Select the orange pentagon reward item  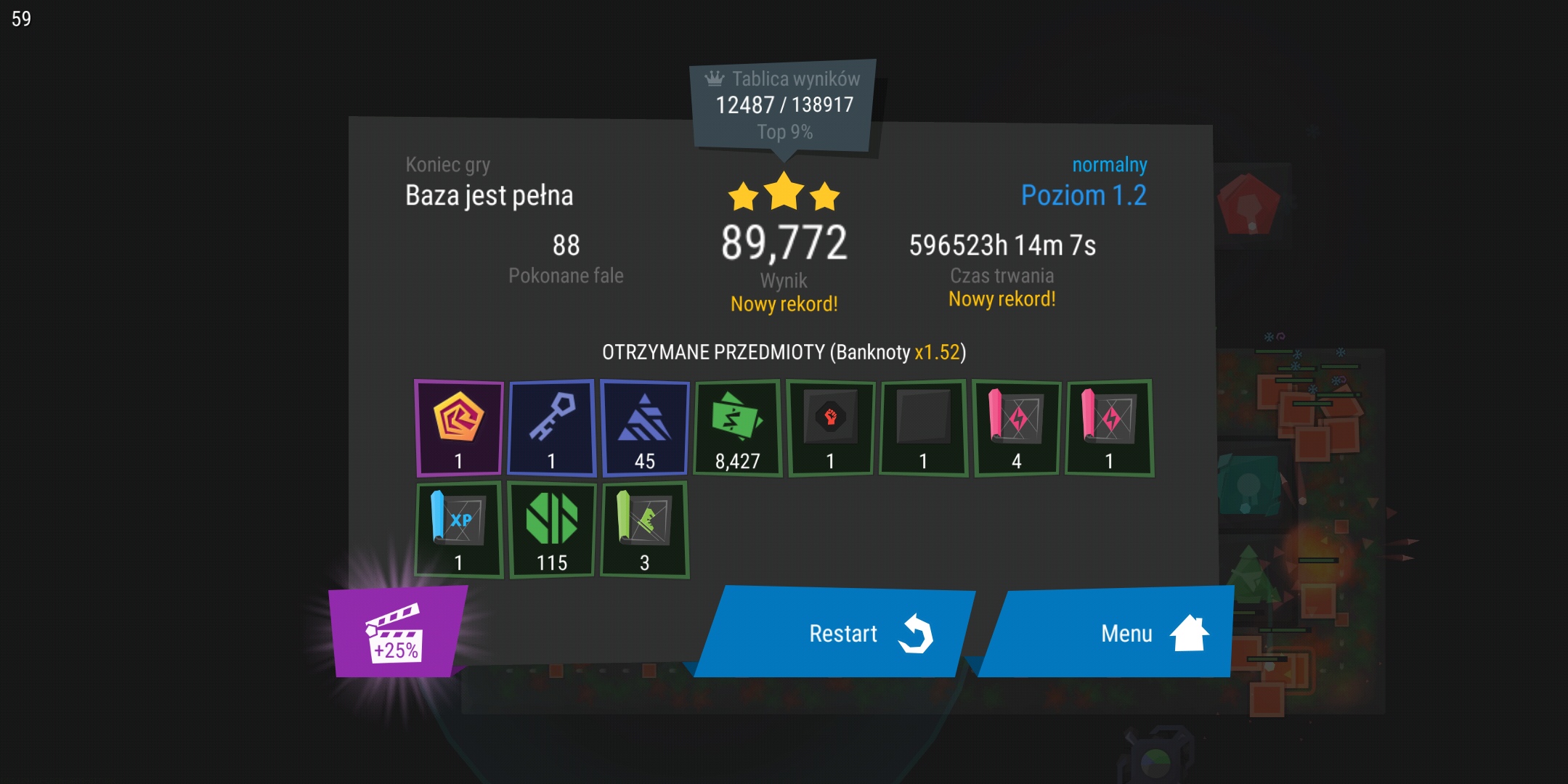pos(459,428)
